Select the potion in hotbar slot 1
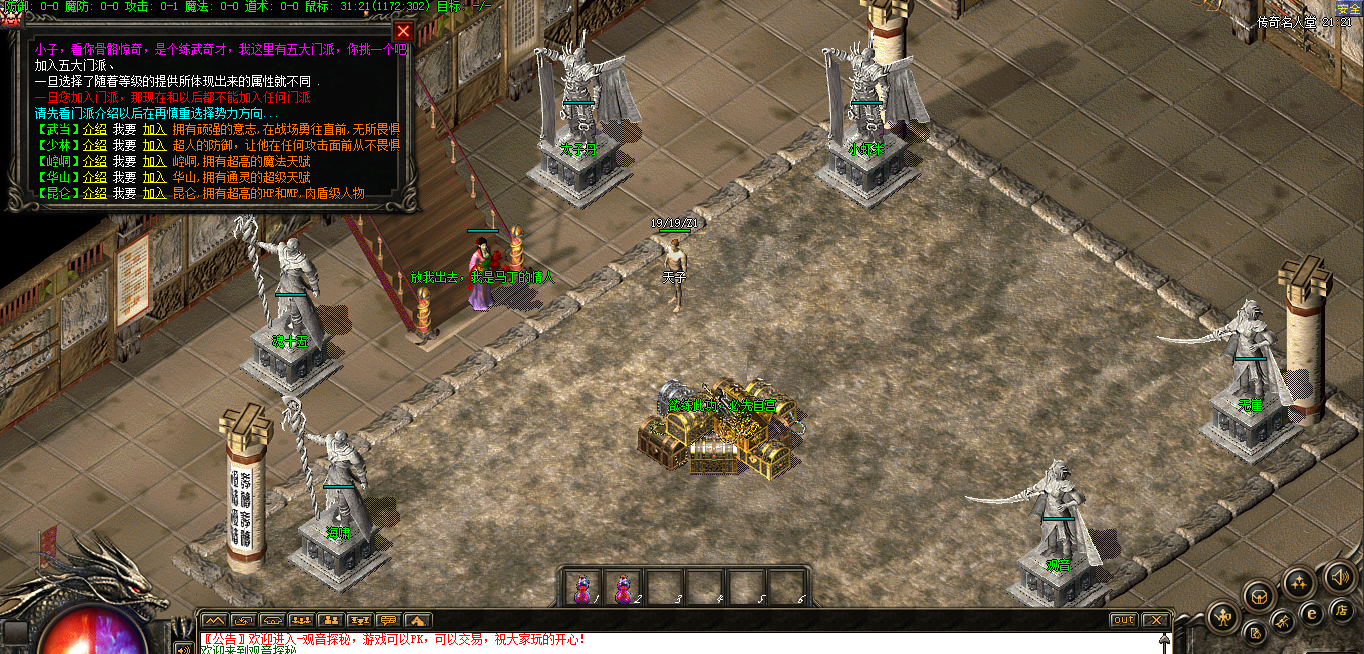 (582, 588)
